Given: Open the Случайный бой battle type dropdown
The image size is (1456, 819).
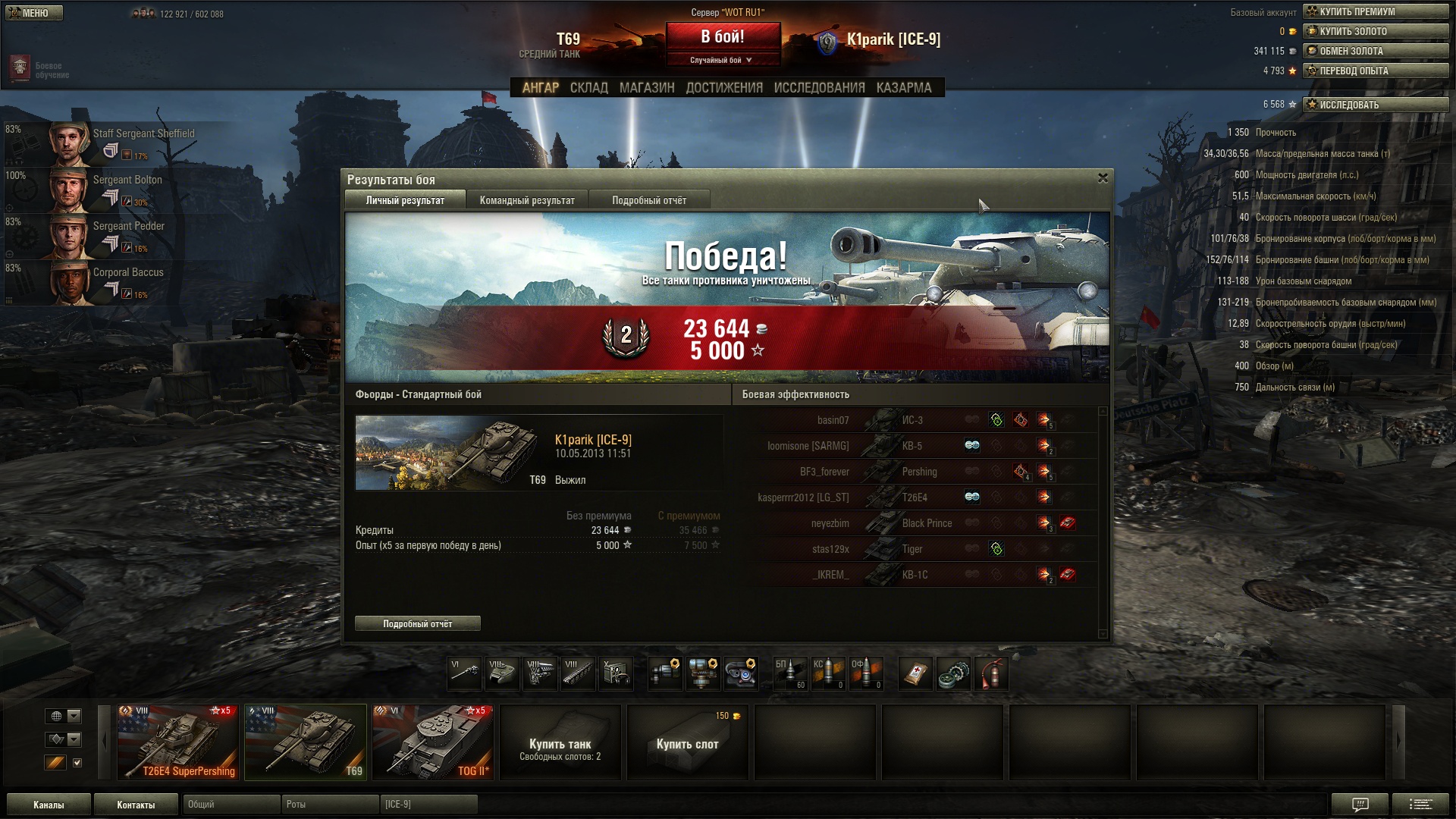Looking at the screenshot, I should tap(722, 60).
